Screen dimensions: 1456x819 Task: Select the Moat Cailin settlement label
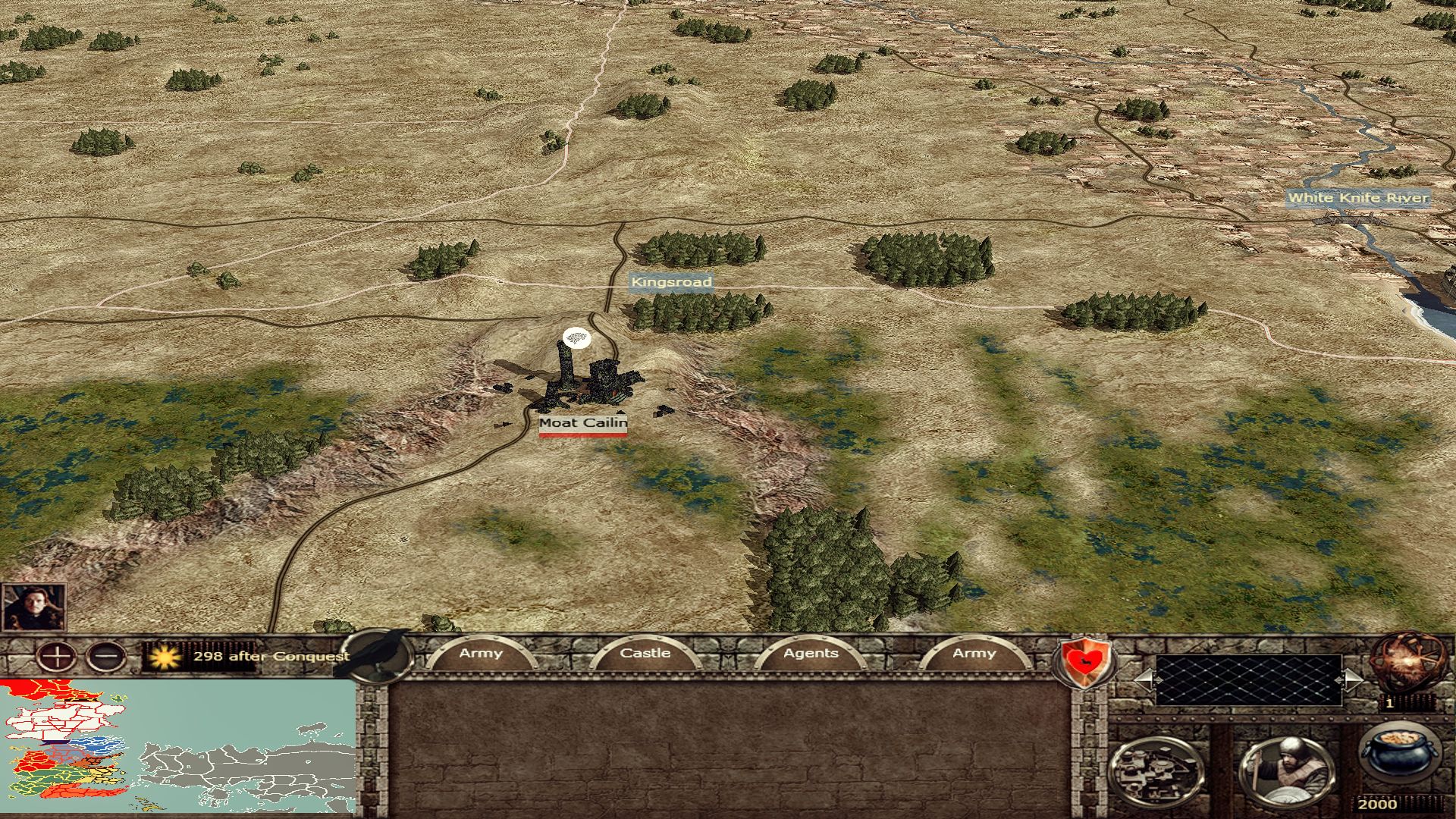pyautogui.click(x=583, y=423)
